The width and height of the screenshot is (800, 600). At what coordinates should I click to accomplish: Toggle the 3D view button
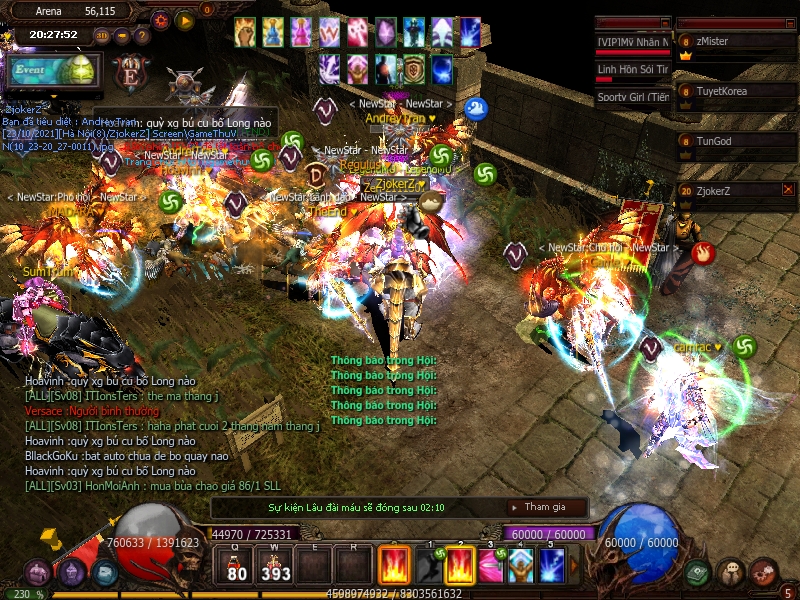pos(102,36)
